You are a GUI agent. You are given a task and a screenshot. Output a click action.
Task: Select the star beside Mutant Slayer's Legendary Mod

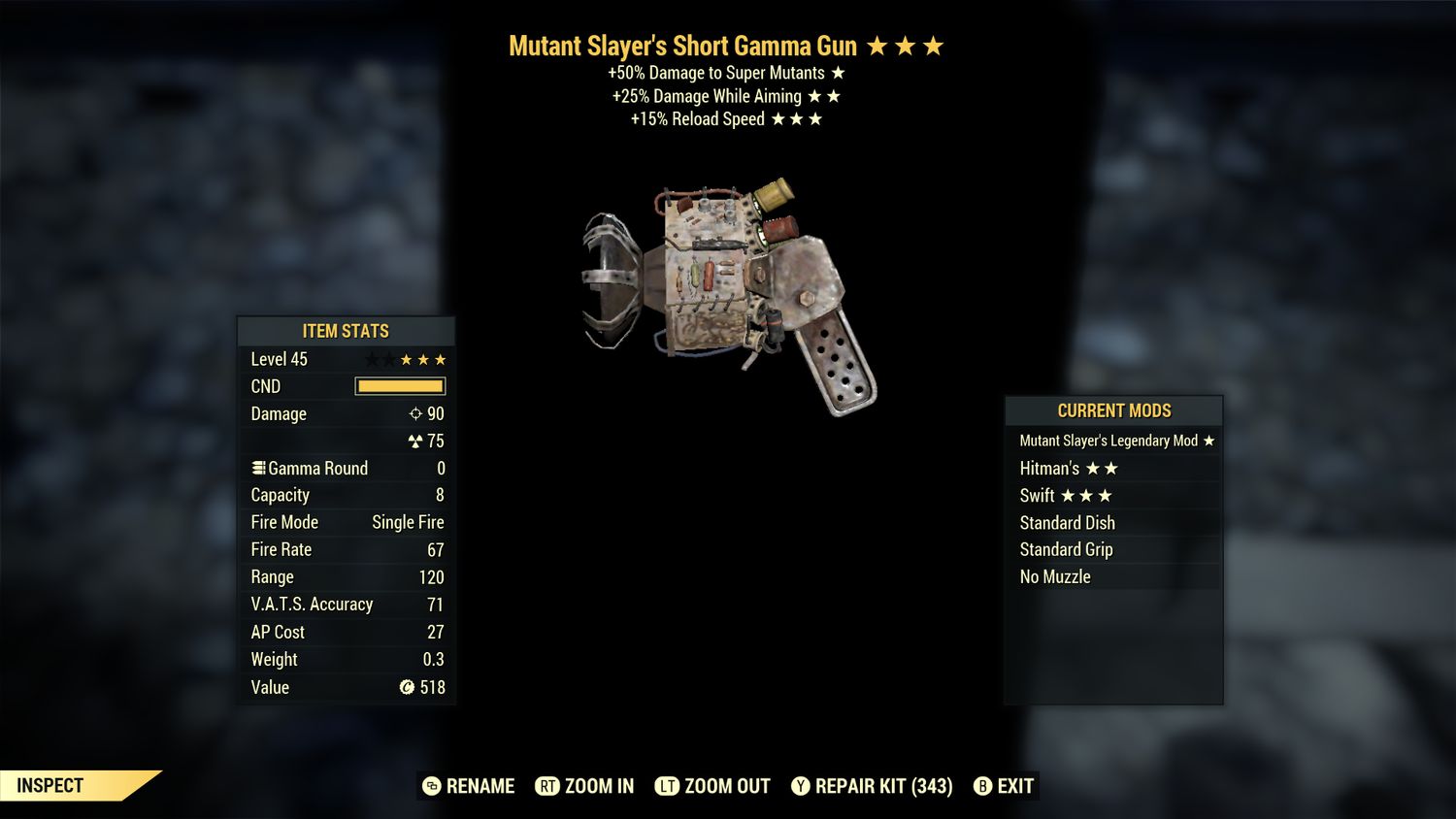coord(1208,440)
